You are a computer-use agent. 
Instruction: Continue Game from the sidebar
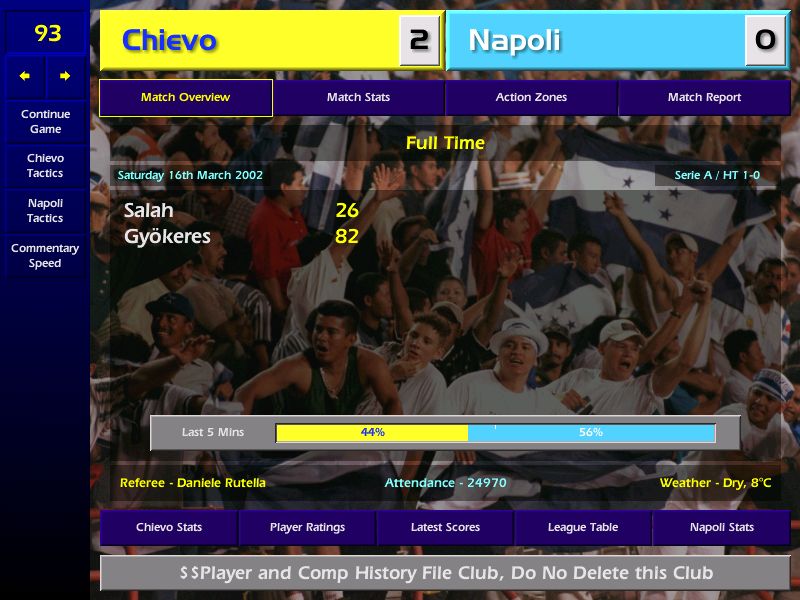(45, 121)
